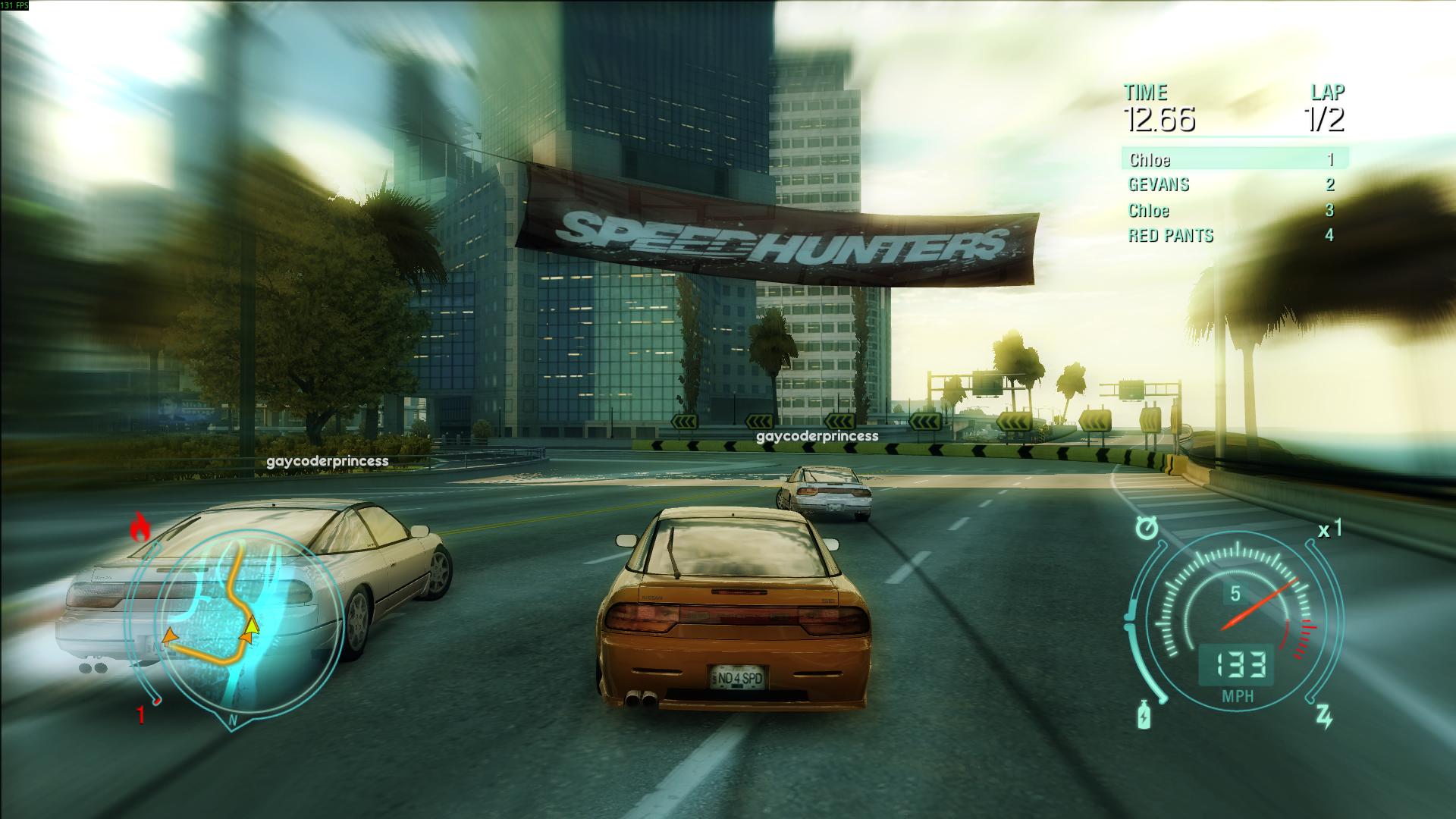This screenshot has height=819, width=1456.
Task: Toggle the race position indicator showing 1
Action: click(x=141, y=713)
